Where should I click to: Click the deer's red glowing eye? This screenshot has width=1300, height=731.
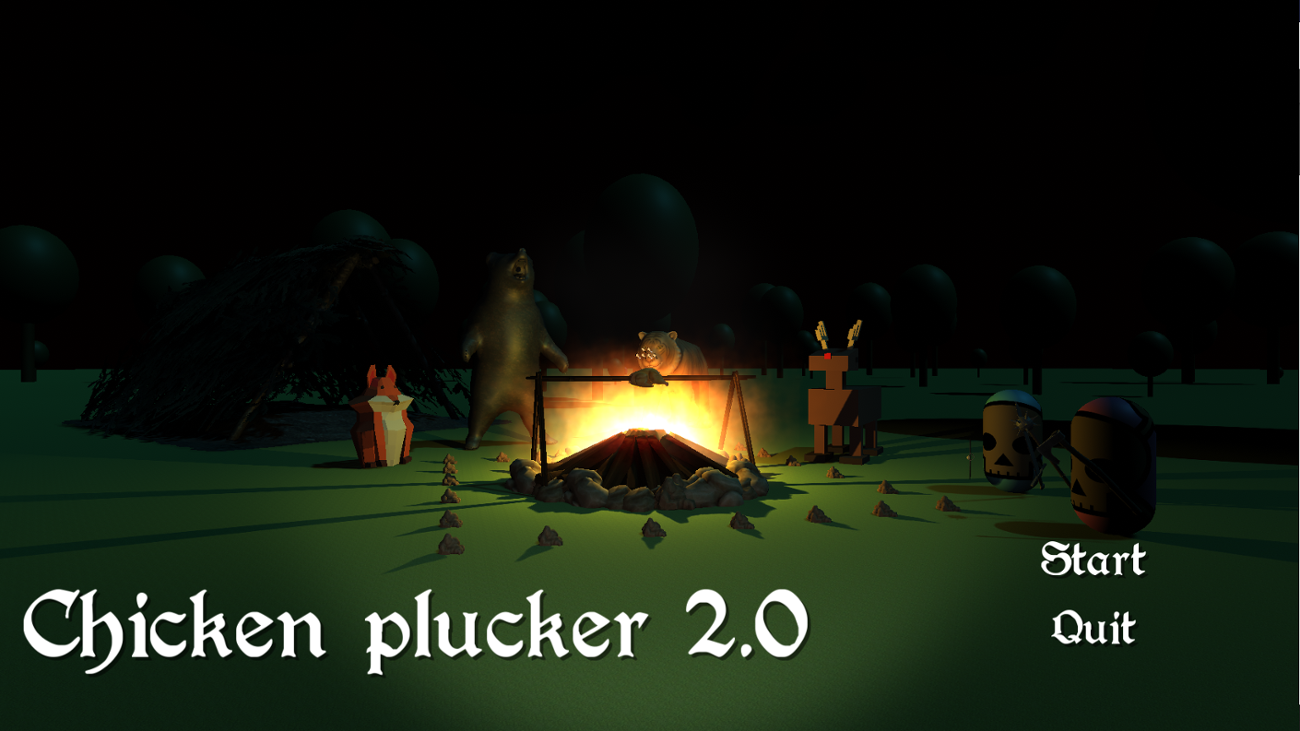pyautogui.click(x=827, y=355)
